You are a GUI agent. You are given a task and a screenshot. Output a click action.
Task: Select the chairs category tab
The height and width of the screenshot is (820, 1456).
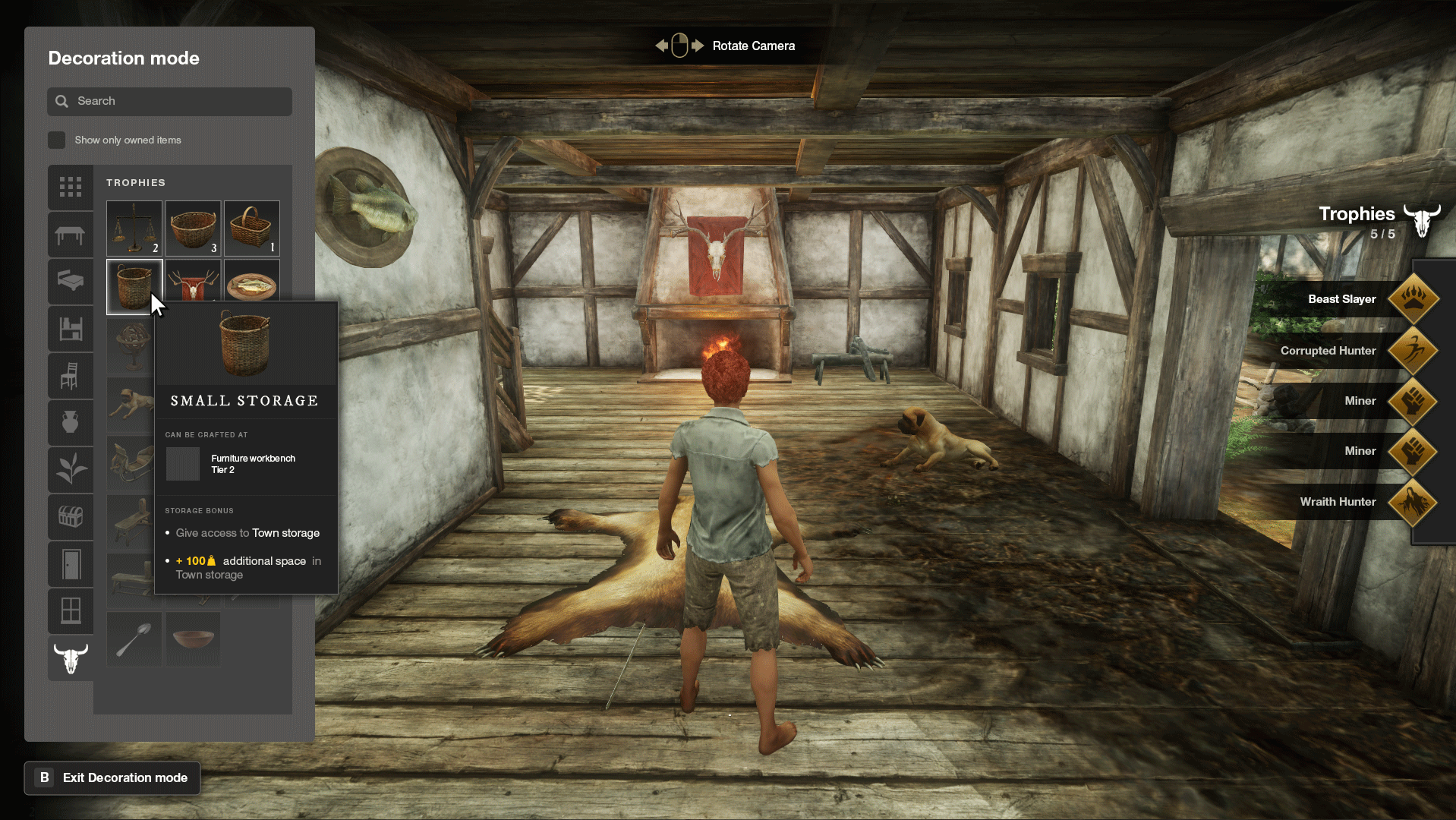[71, 376]
